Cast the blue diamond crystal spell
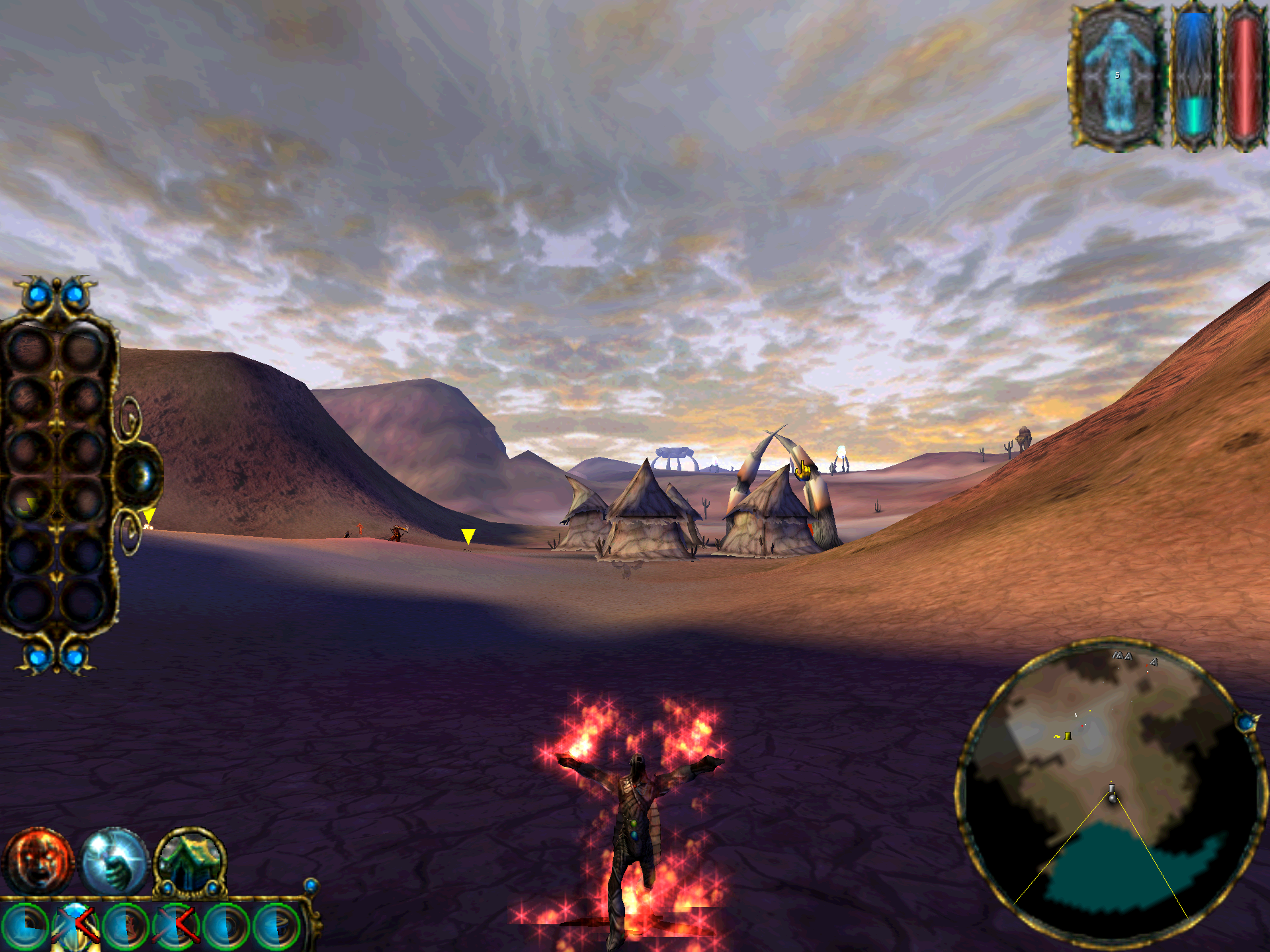1270x952 pixels. pos(75,926)
